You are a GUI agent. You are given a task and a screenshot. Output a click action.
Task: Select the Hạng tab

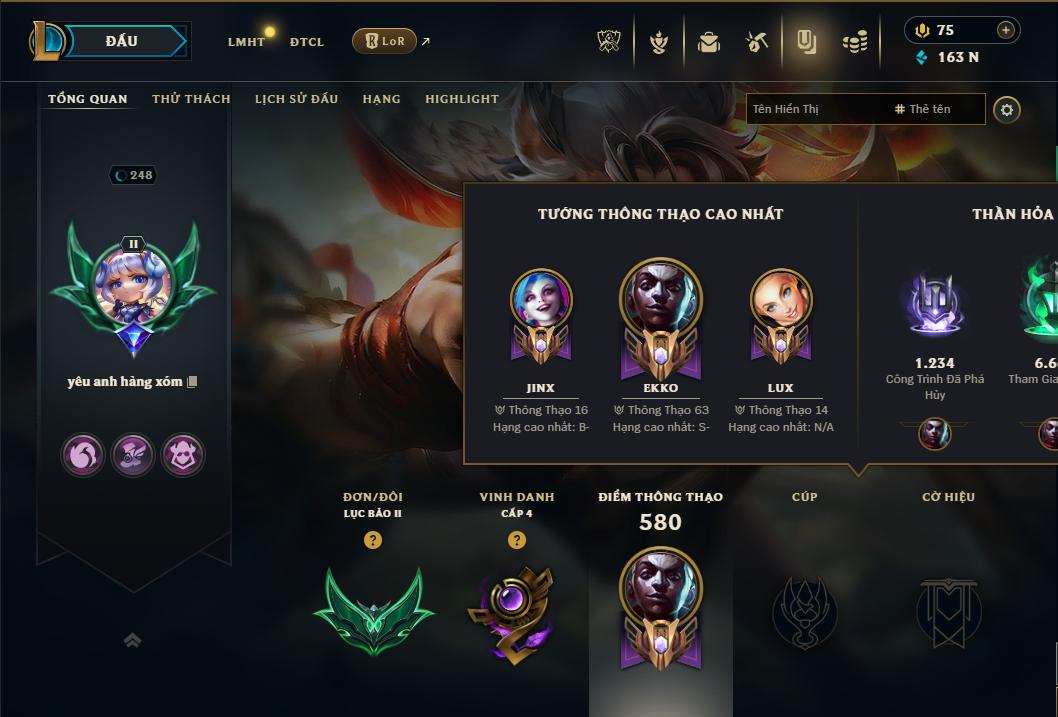point(381,99)
